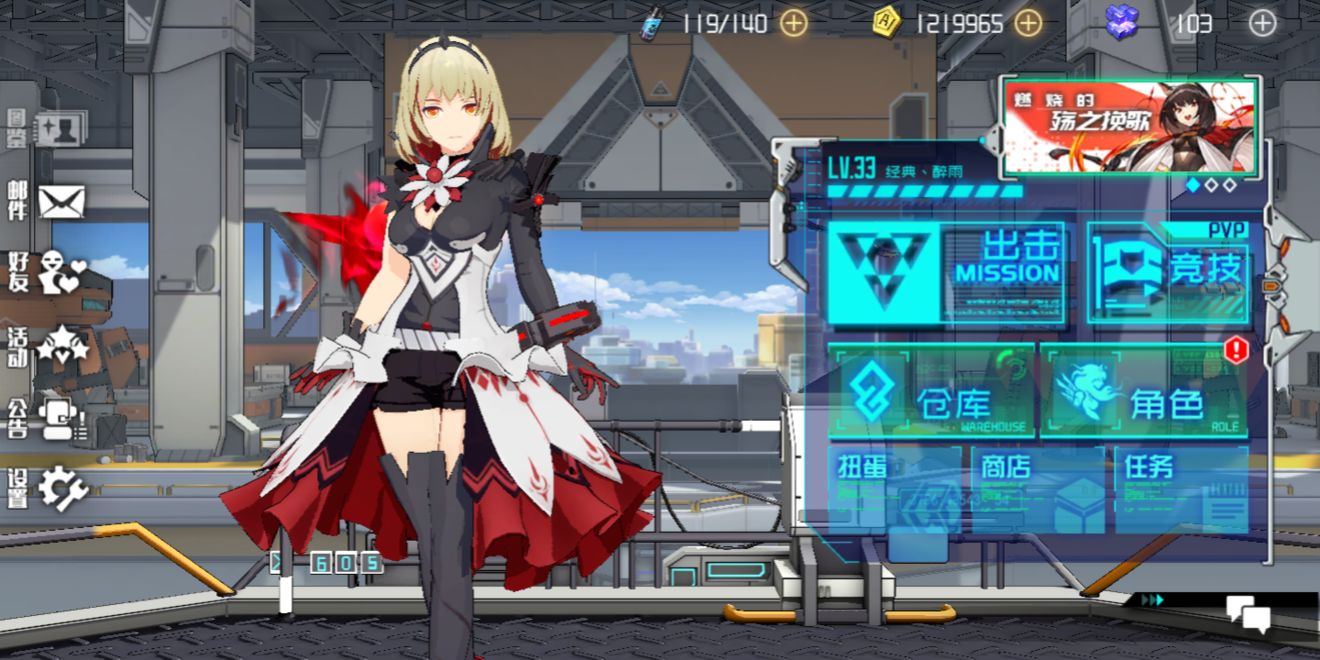
Task: Buy purple crystals with the plus beside 103
Action: 1263,23
